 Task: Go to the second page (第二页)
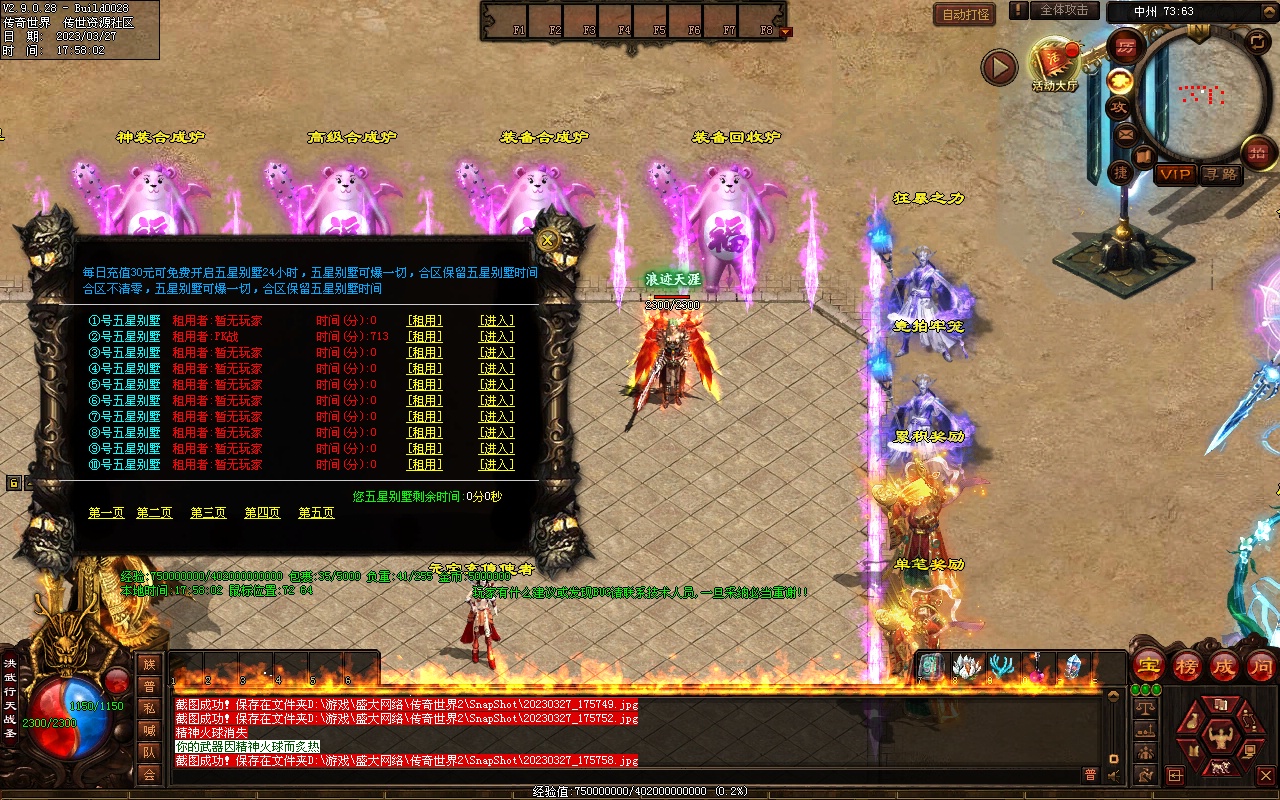click(x=155, y=512)
